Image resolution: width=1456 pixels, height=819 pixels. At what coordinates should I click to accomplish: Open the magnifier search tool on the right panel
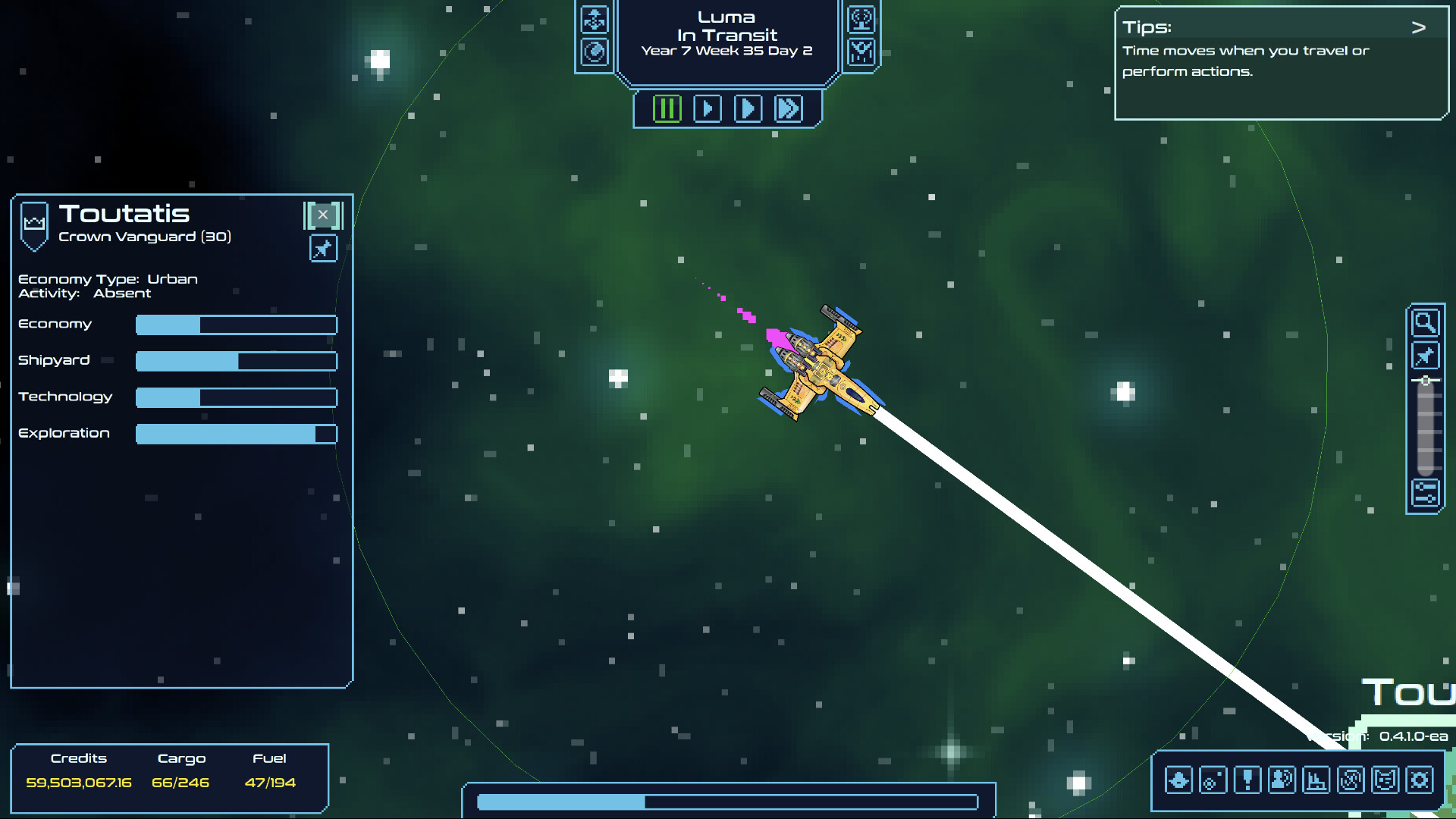tap(1426, 322)
